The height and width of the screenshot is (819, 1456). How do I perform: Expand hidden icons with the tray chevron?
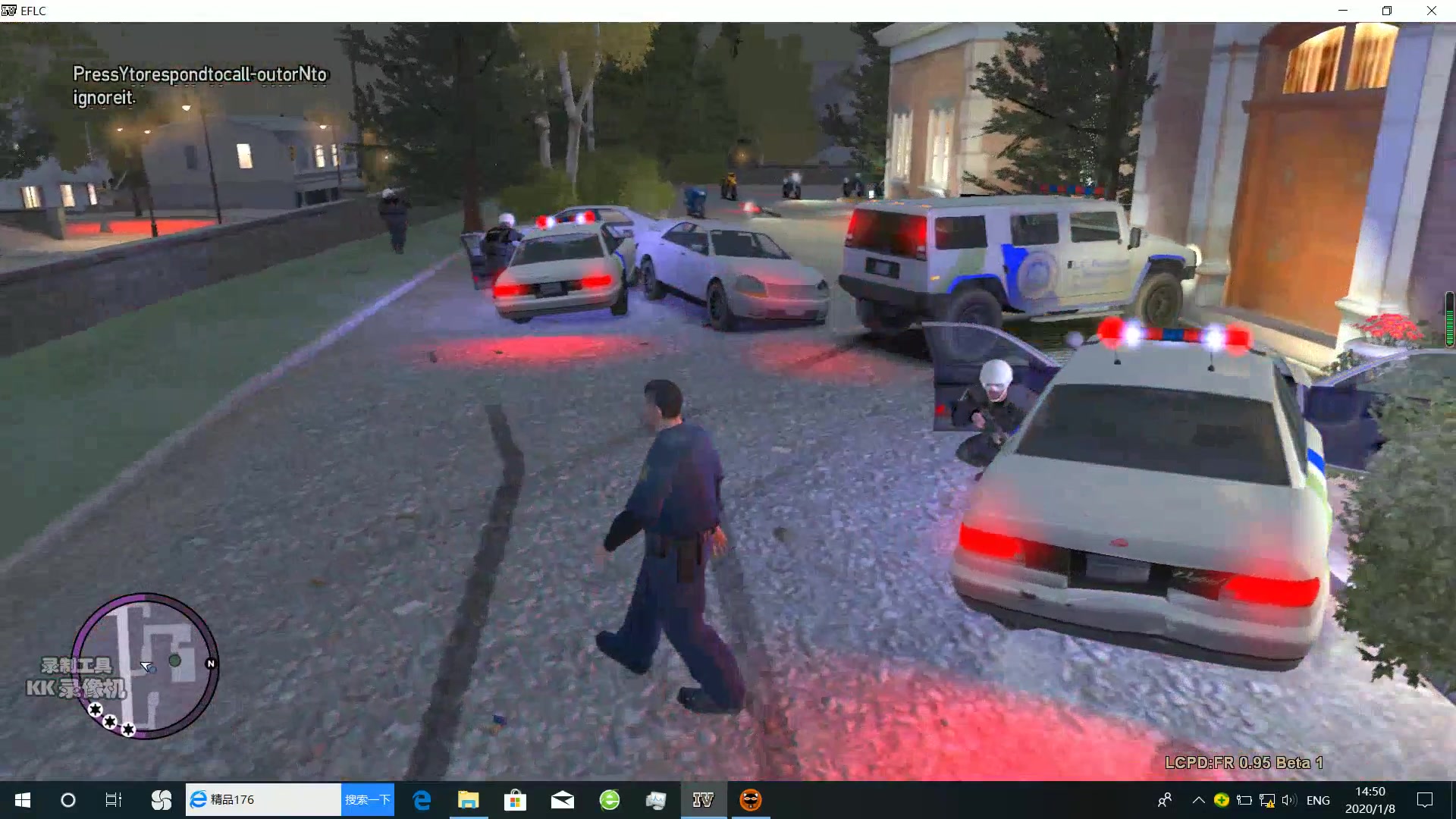click(1198, 799)
